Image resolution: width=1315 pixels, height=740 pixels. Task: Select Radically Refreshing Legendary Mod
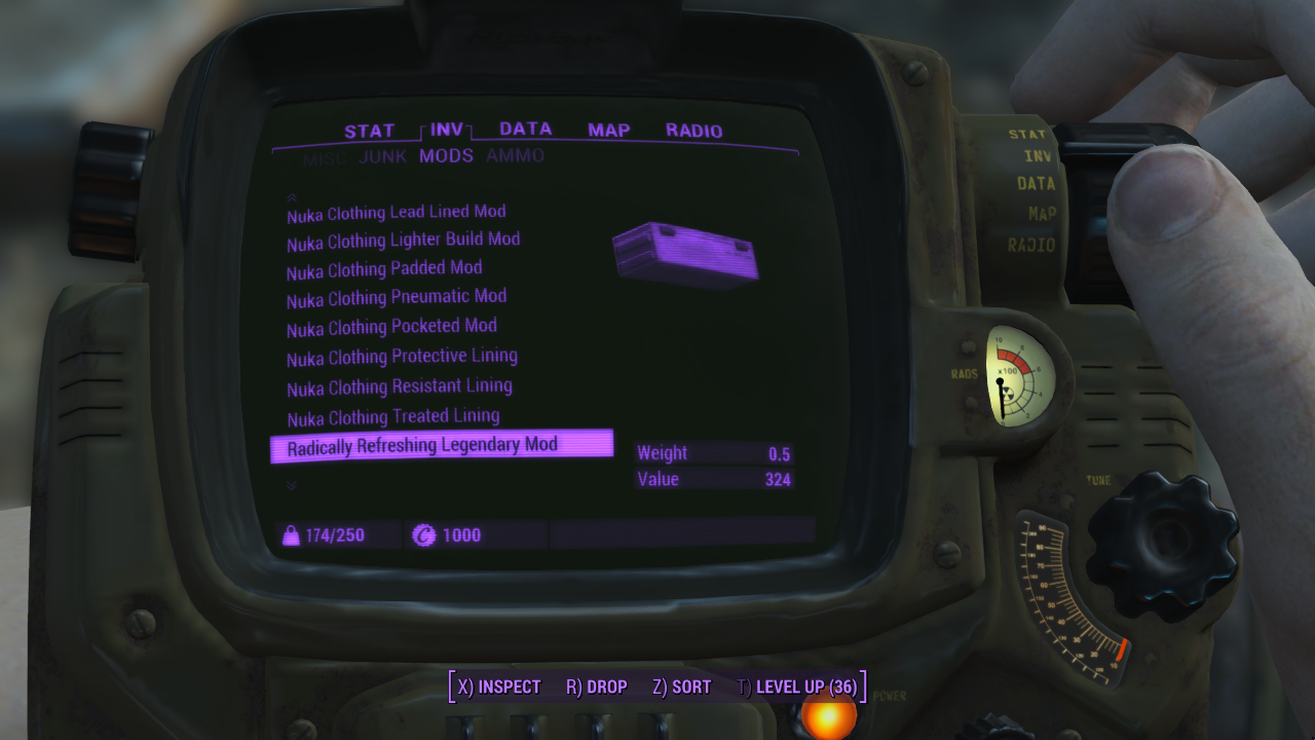pyautogui.click(x=422, y=446)
